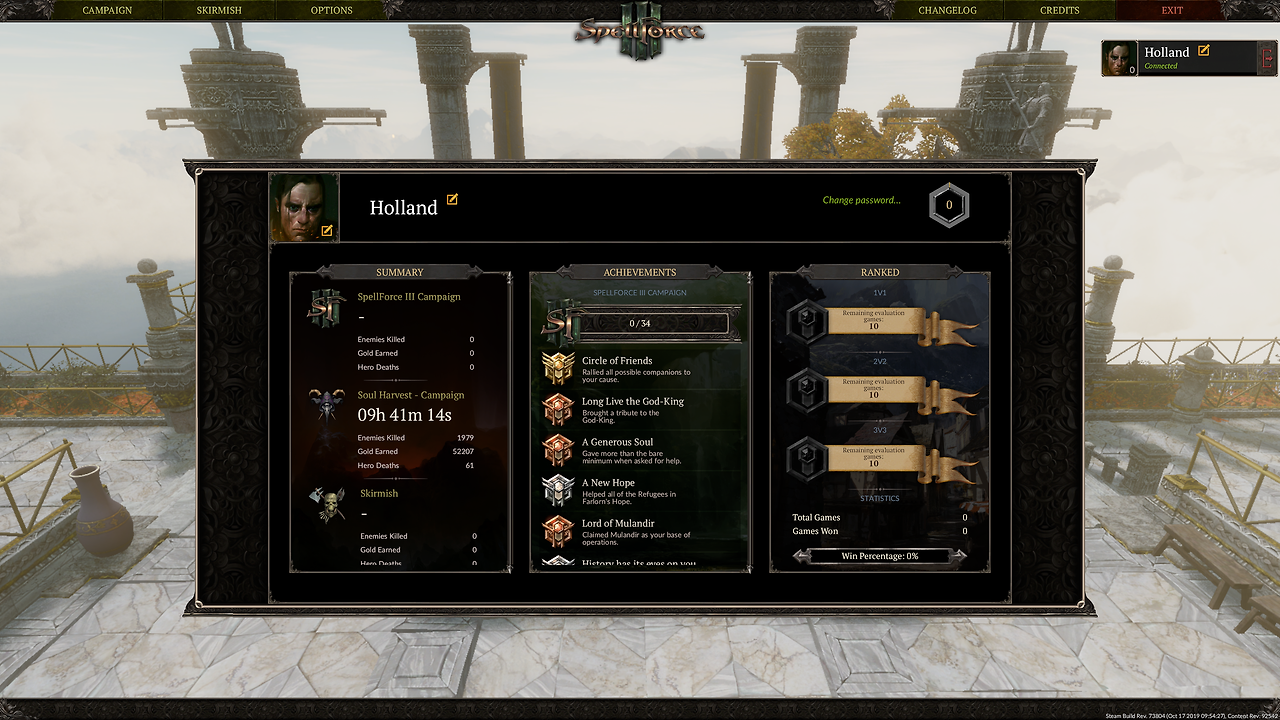Edit the profile portrait picture
1280x720 pixels.
[326, 231]
